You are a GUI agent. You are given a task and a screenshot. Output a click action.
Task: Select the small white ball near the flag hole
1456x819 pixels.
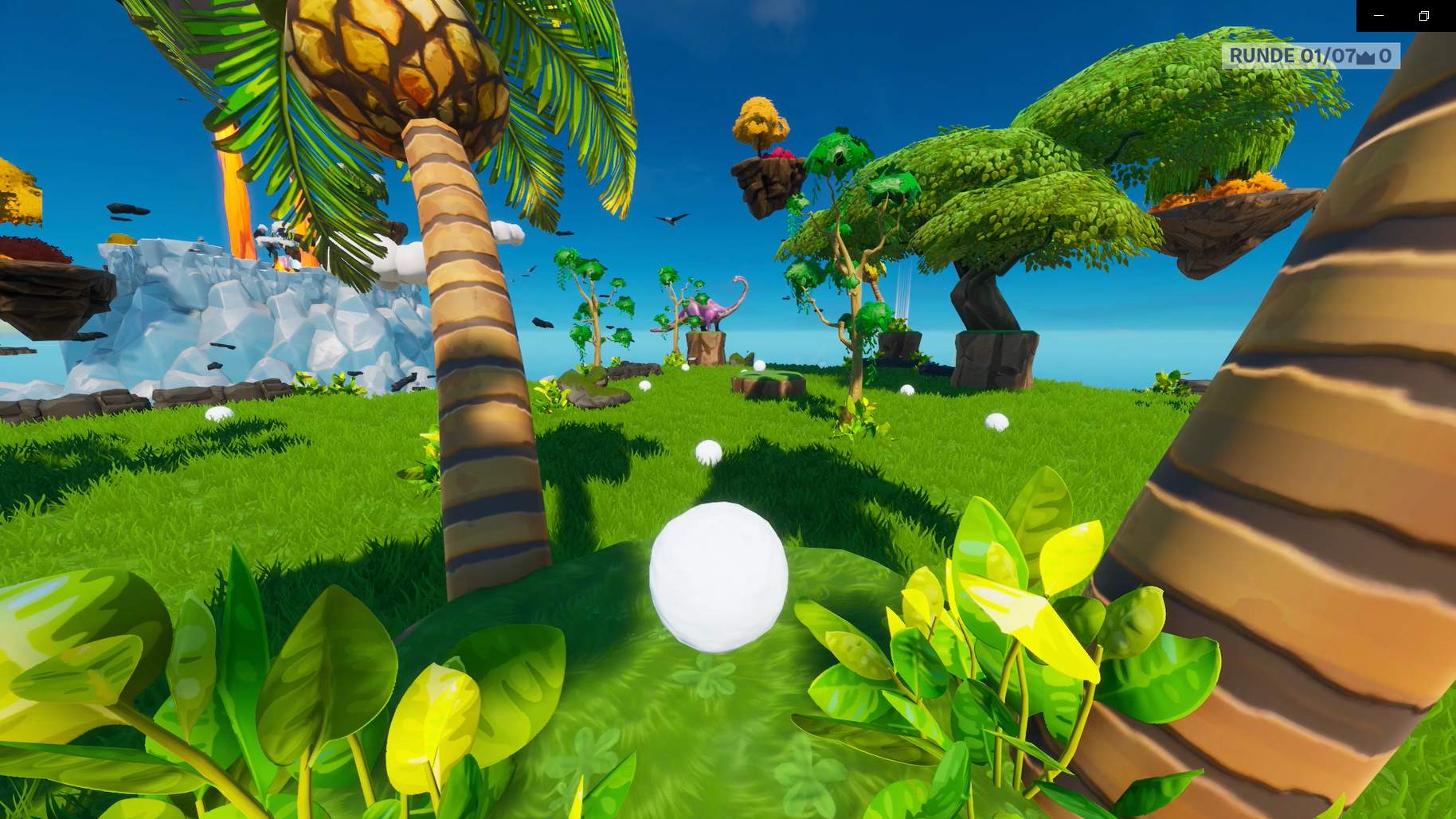[759, 366]
